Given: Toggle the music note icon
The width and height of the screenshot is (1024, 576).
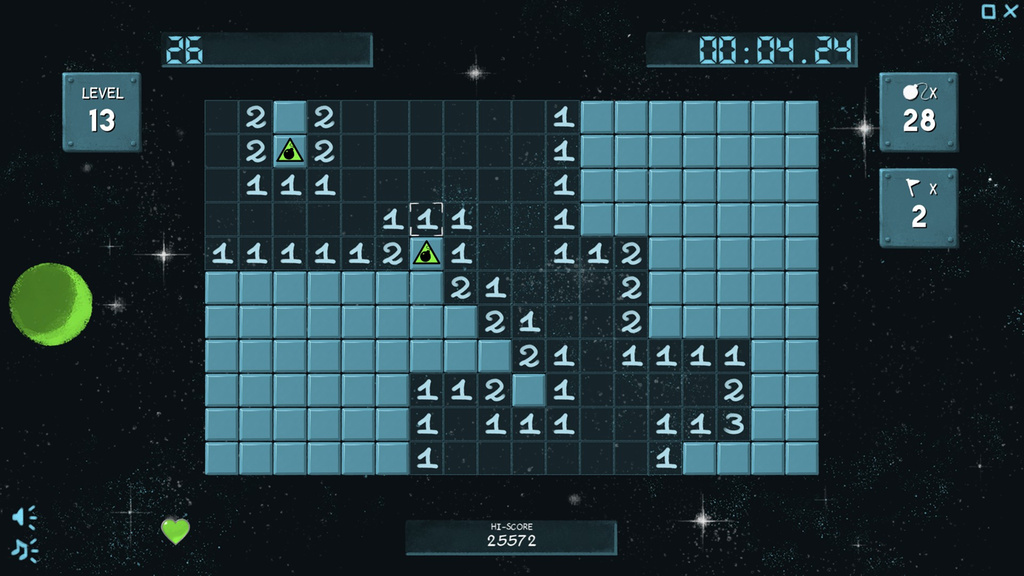Looking at the screenshot, I should tap(24, 548).
